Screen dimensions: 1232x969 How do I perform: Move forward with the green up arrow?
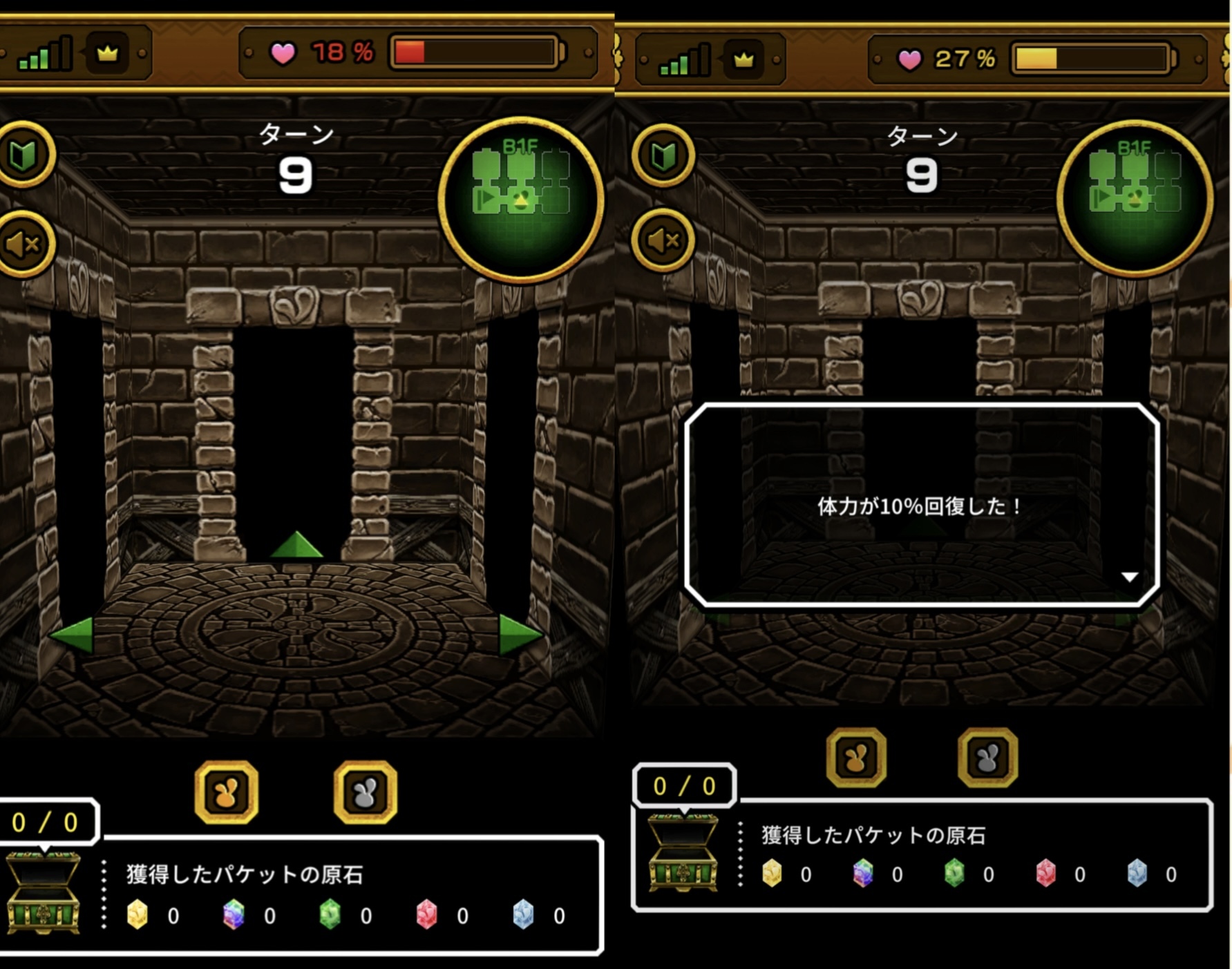(296, 545)
